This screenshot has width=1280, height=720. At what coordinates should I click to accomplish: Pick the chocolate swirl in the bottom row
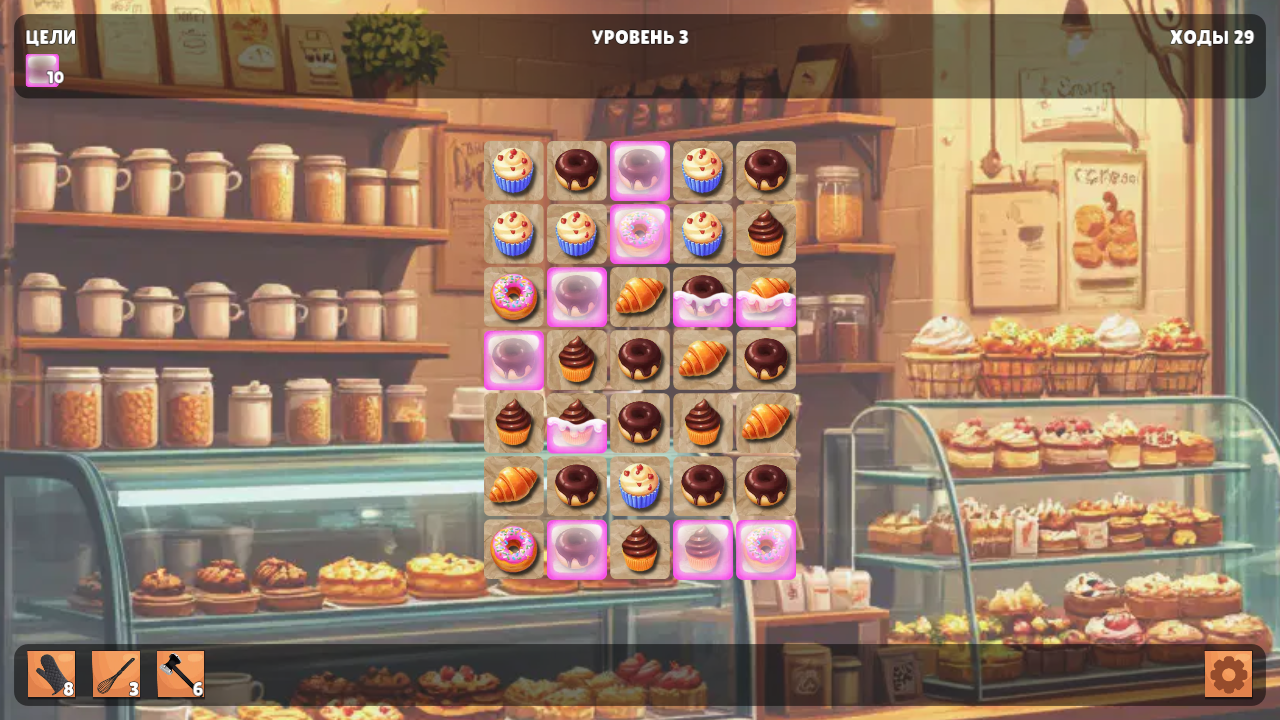pos(640,549)
